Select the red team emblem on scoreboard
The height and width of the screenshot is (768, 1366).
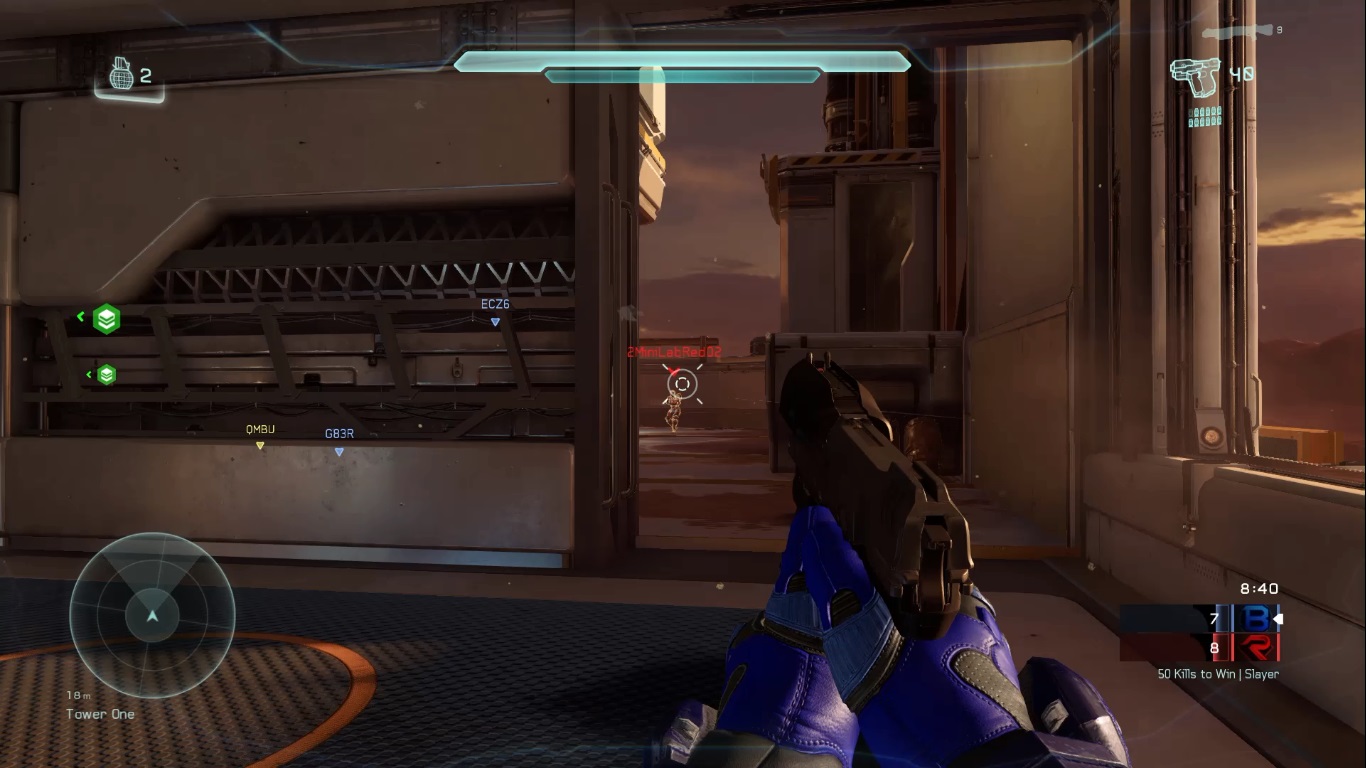1255,648
